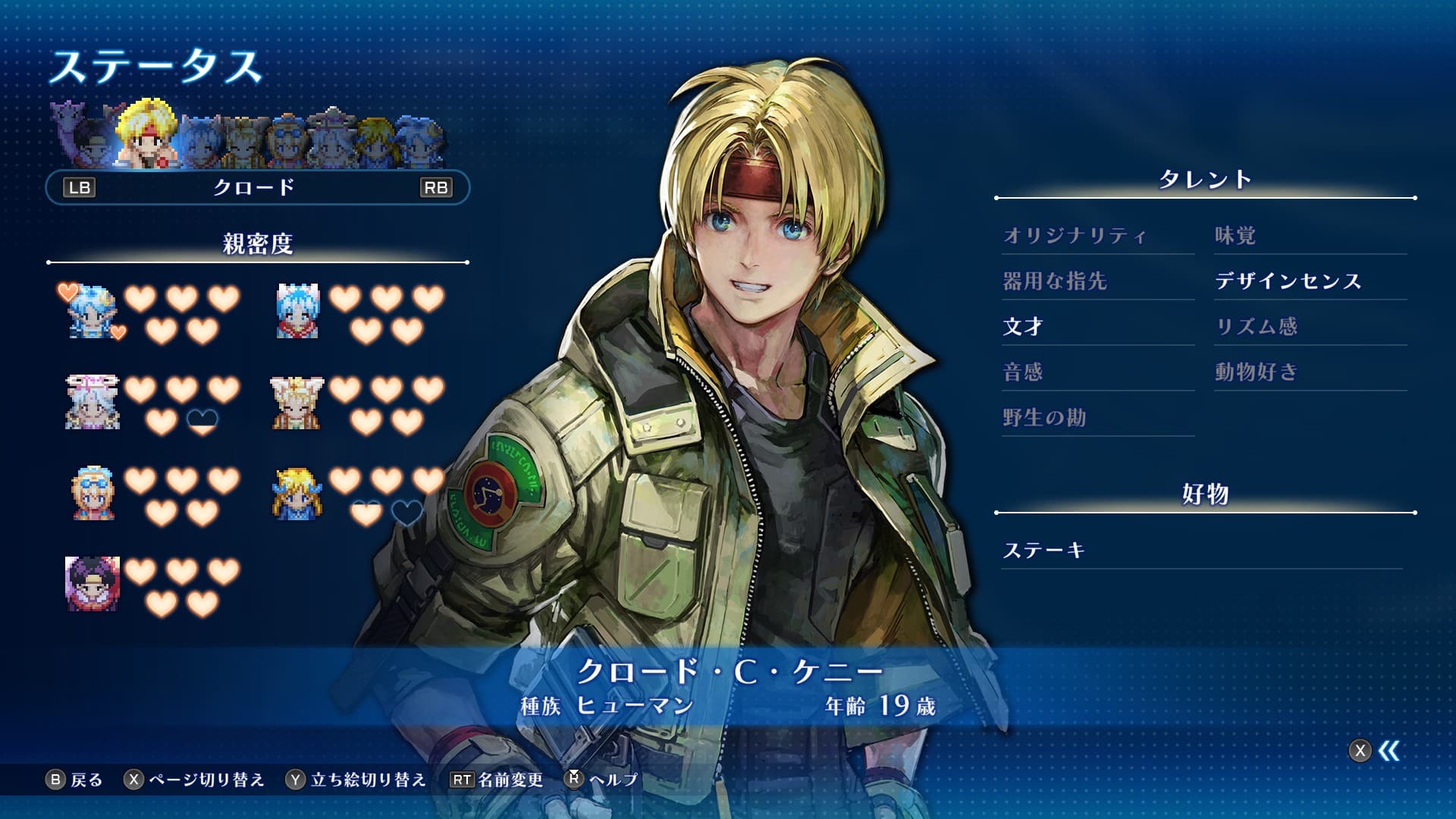Screen dimensions: 1456x819
Task: Choose the オリジナリティ talent row
Action: click(1075, 236)
